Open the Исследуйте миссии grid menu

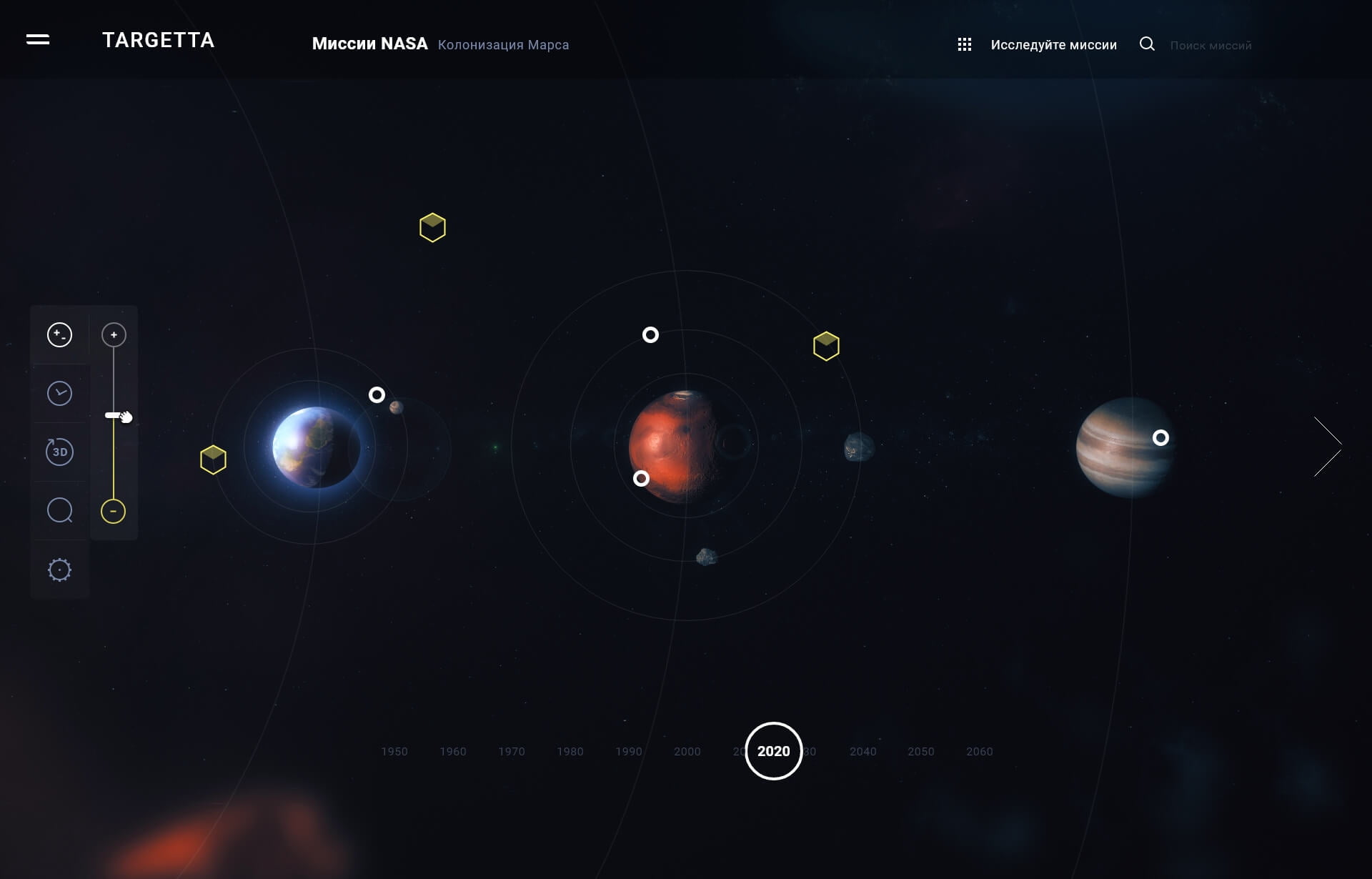pyautogui.click(x=964, y=45)
